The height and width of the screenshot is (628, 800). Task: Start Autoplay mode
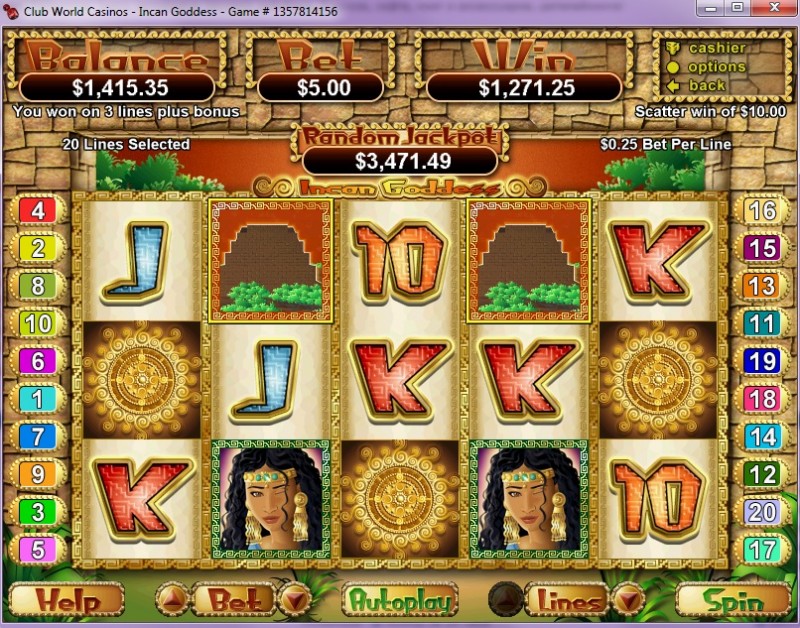[400, 601]
